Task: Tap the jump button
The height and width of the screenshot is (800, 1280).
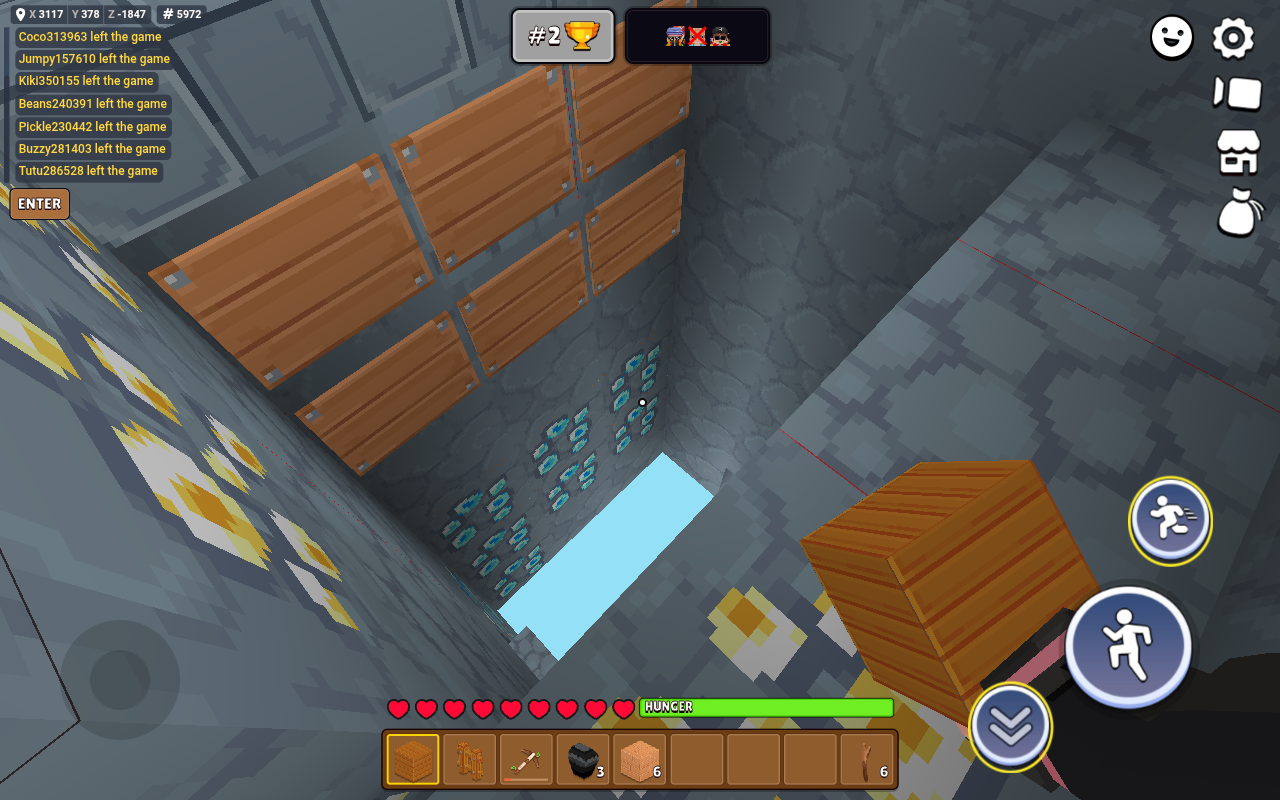Action: click(x=1128, y=644)
